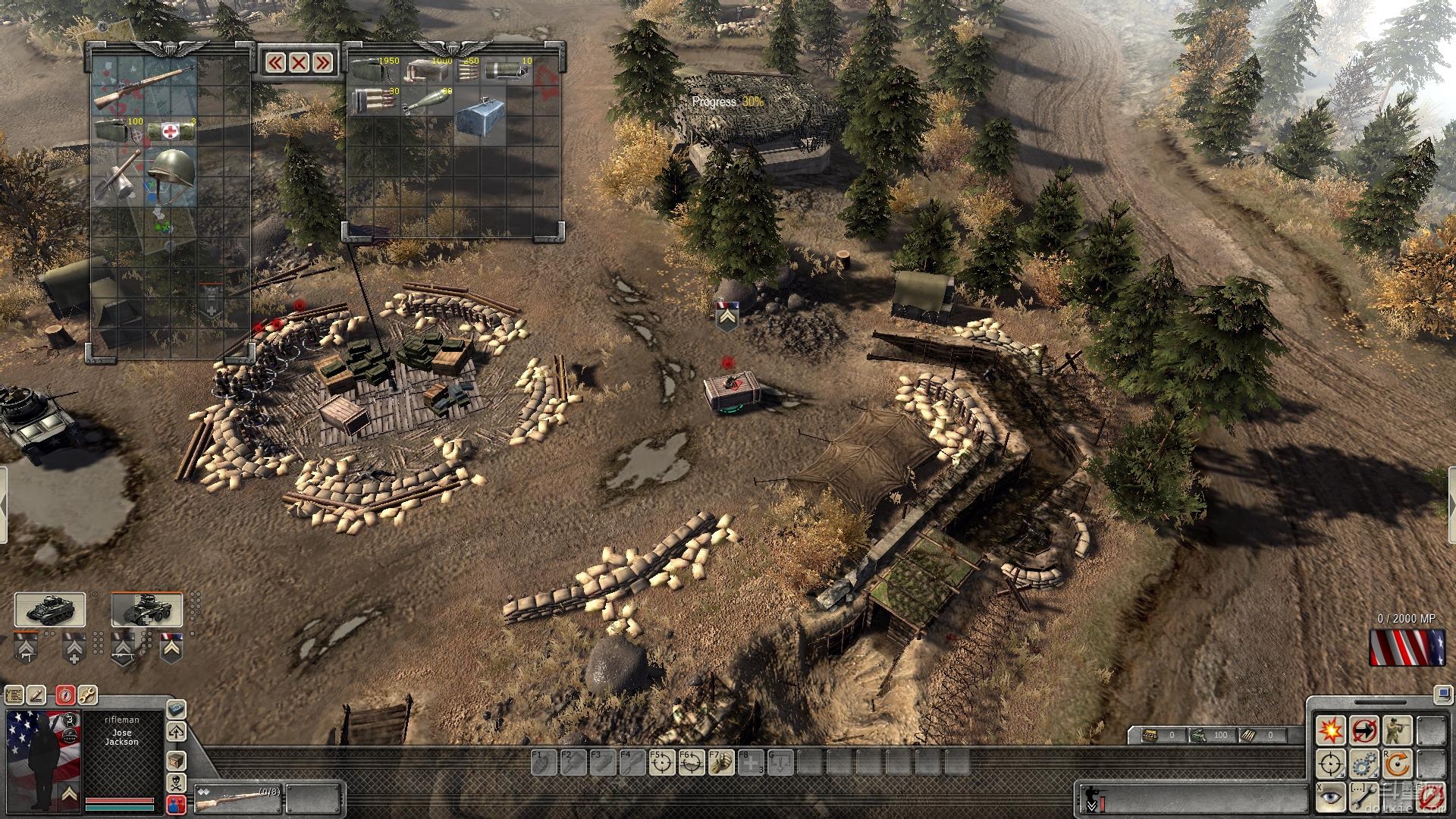The width and height of the screenshot is (1456, 819).
Task: Select the entrenching shovel item
Action: (116, 176)
